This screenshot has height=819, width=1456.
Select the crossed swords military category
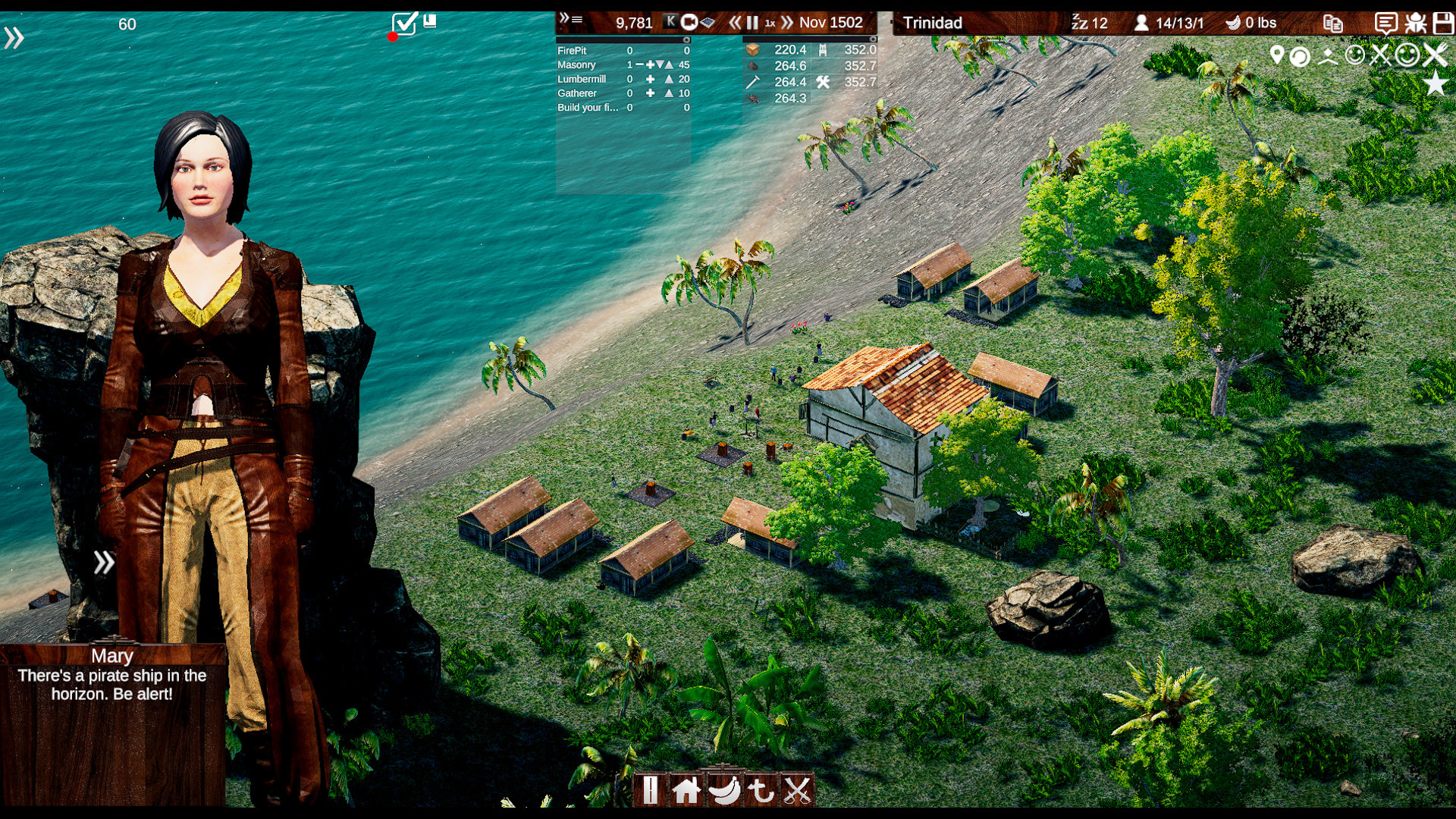pos(797,790)
